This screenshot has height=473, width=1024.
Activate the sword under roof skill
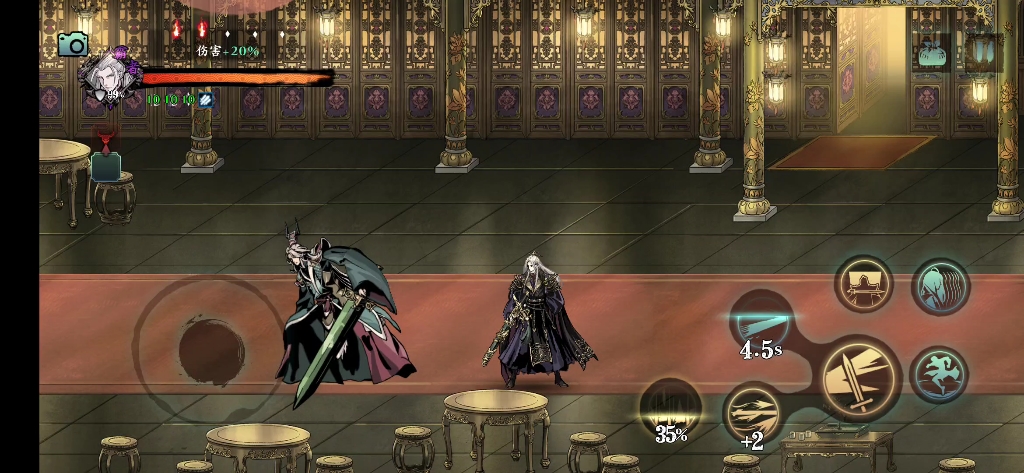pos(864,286)
